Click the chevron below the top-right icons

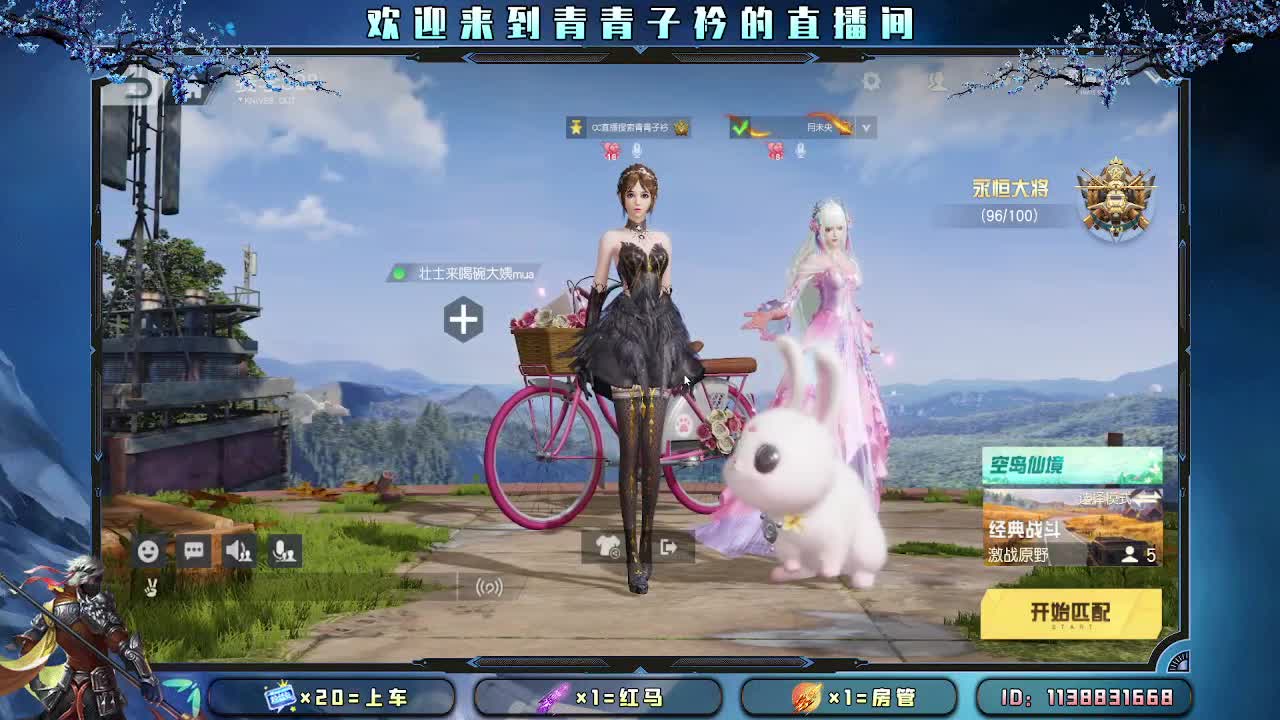(x=866, y=128)
